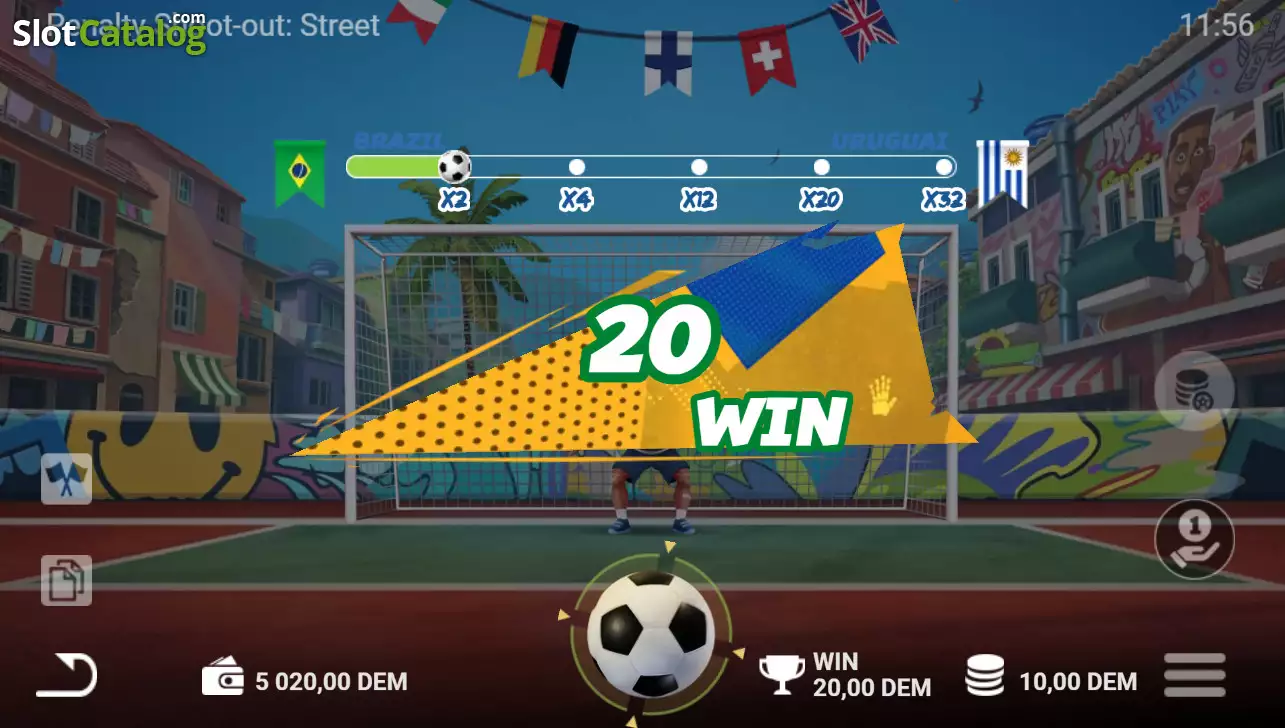Click the X2 multiplier checkpoint

[x=456, y=199]
